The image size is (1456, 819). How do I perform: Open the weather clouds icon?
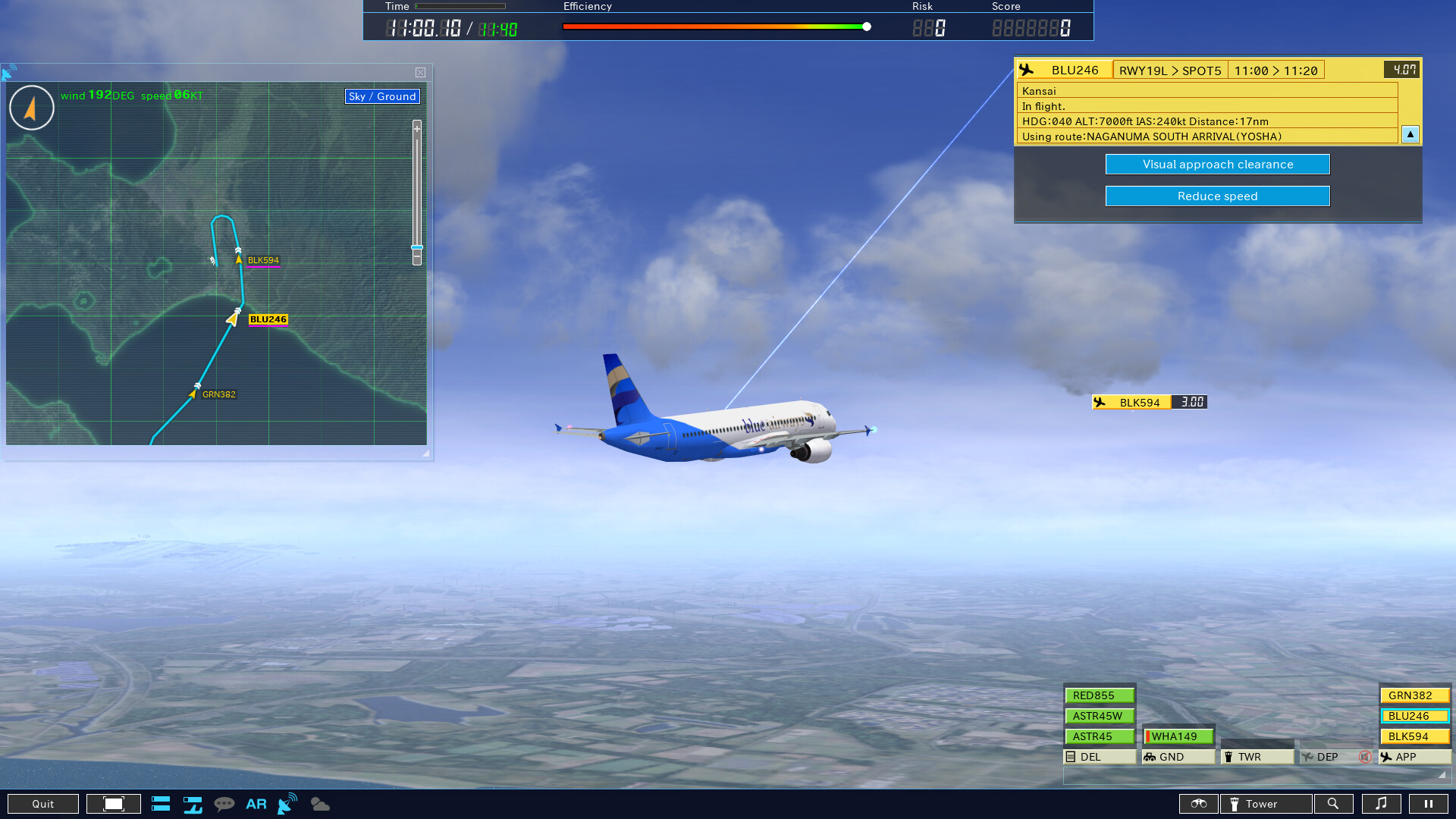(x=319, y=803)
